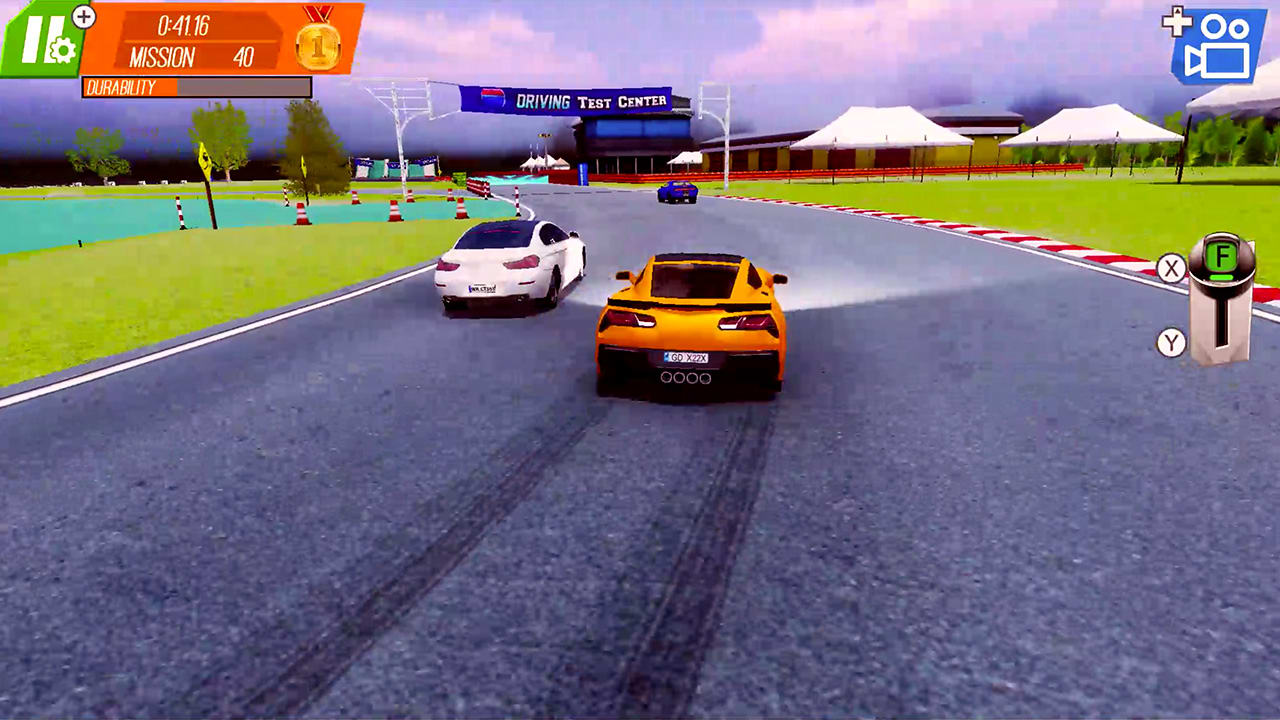
Task: Click the blue car ahead on the track
Action: point(676,192)
